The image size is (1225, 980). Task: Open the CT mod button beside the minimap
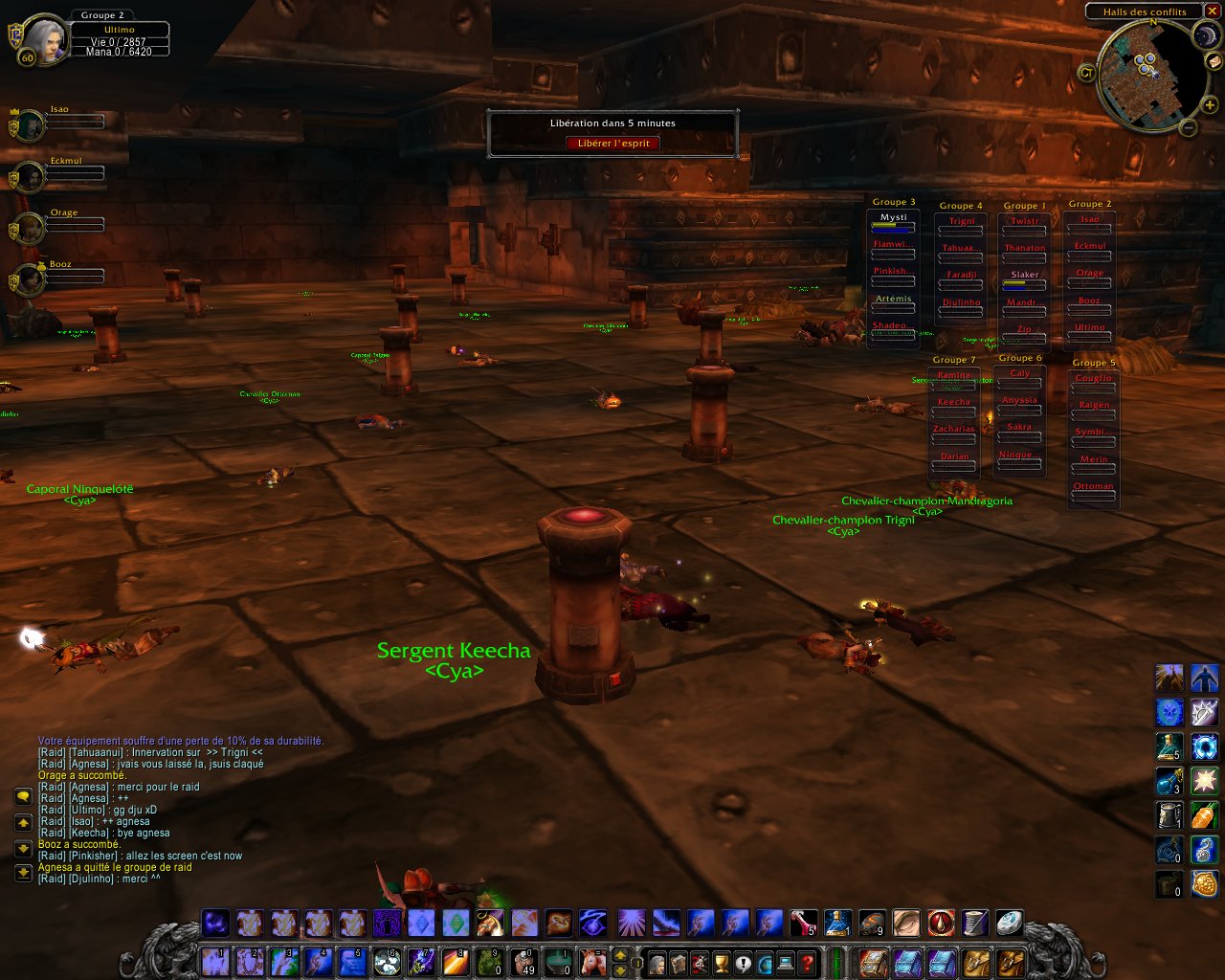pos(1086,72)
